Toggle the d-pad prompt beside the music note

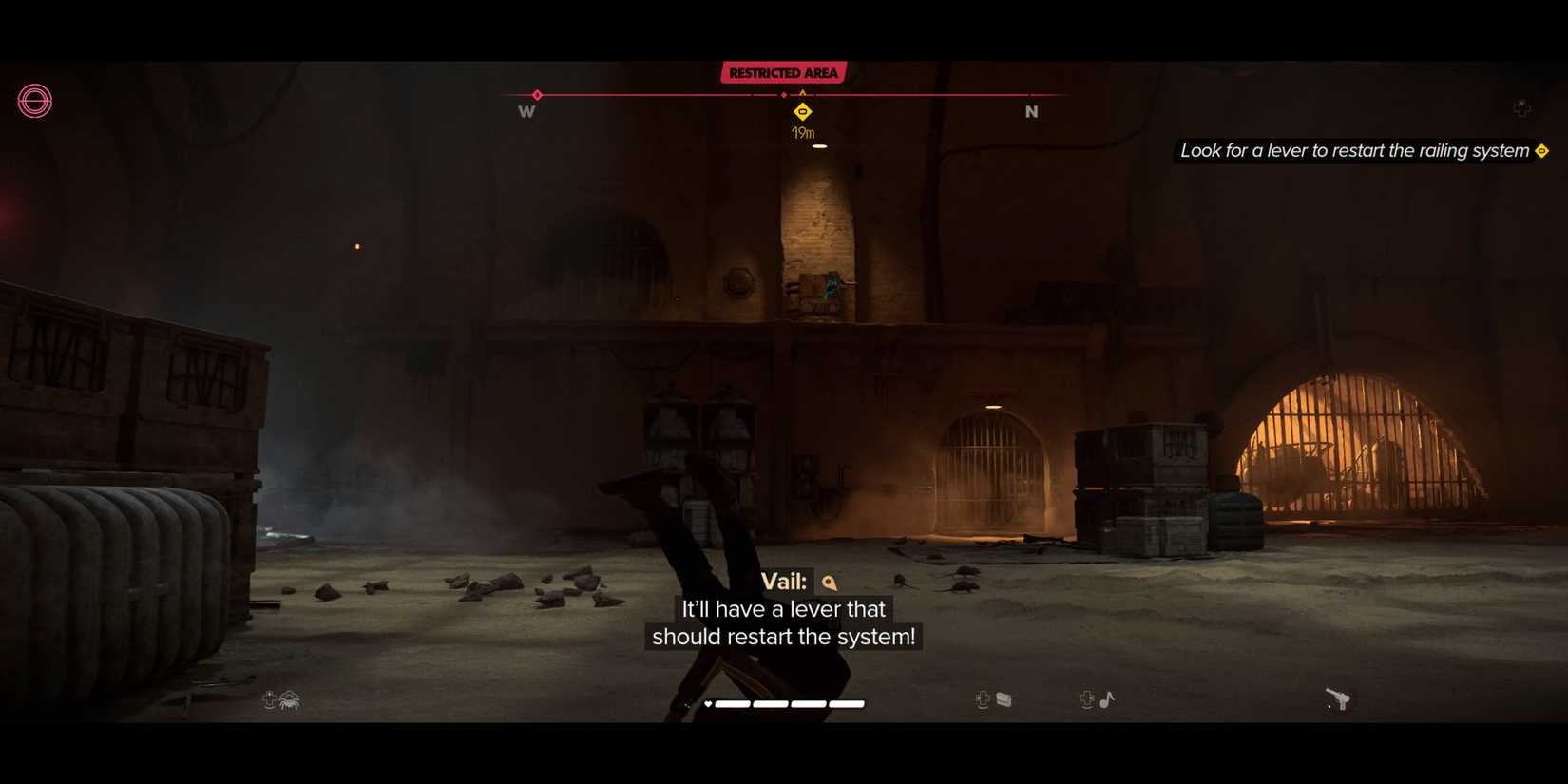pyautogui.click(x=1083, y=700)
